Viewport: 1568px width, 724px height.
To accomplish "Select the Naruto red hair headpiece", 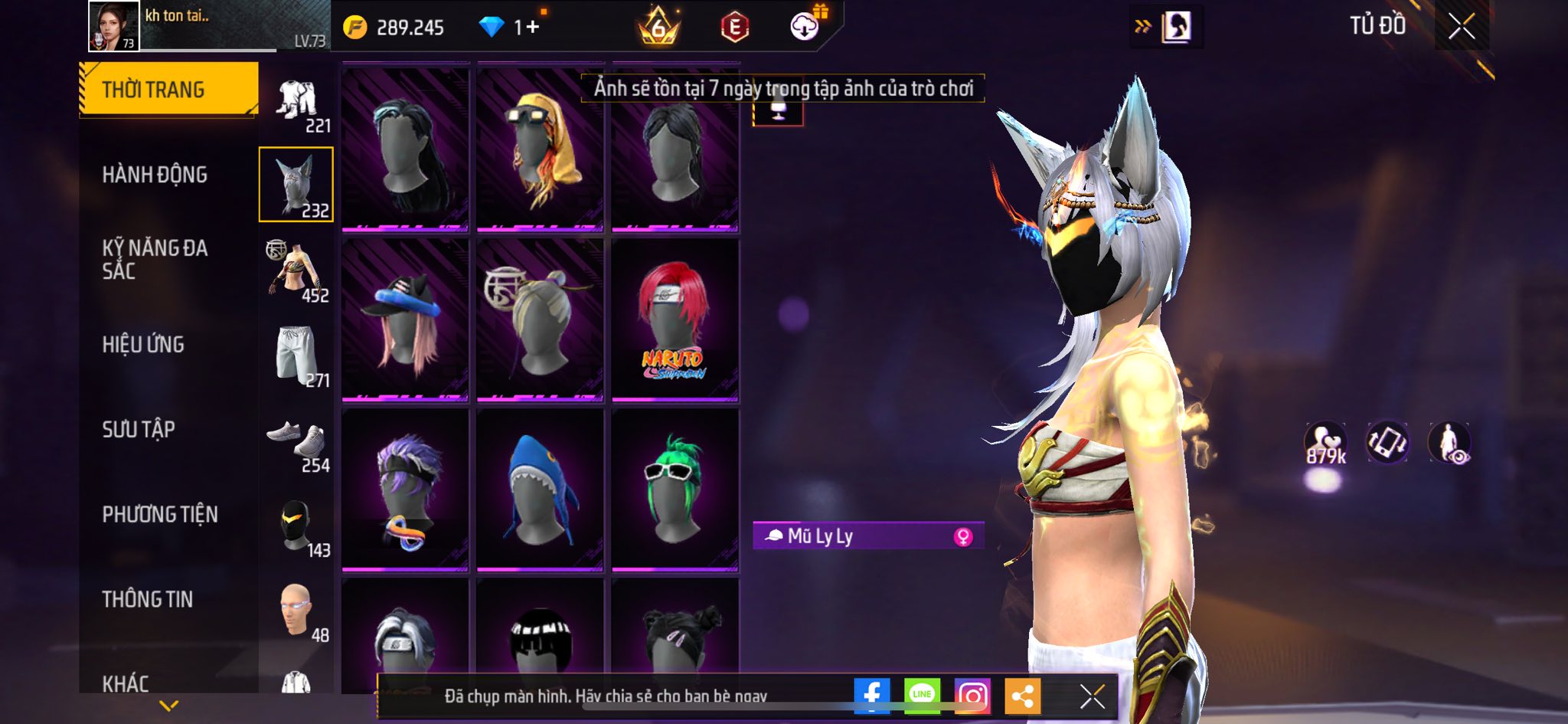I will [x=675, y=319].
